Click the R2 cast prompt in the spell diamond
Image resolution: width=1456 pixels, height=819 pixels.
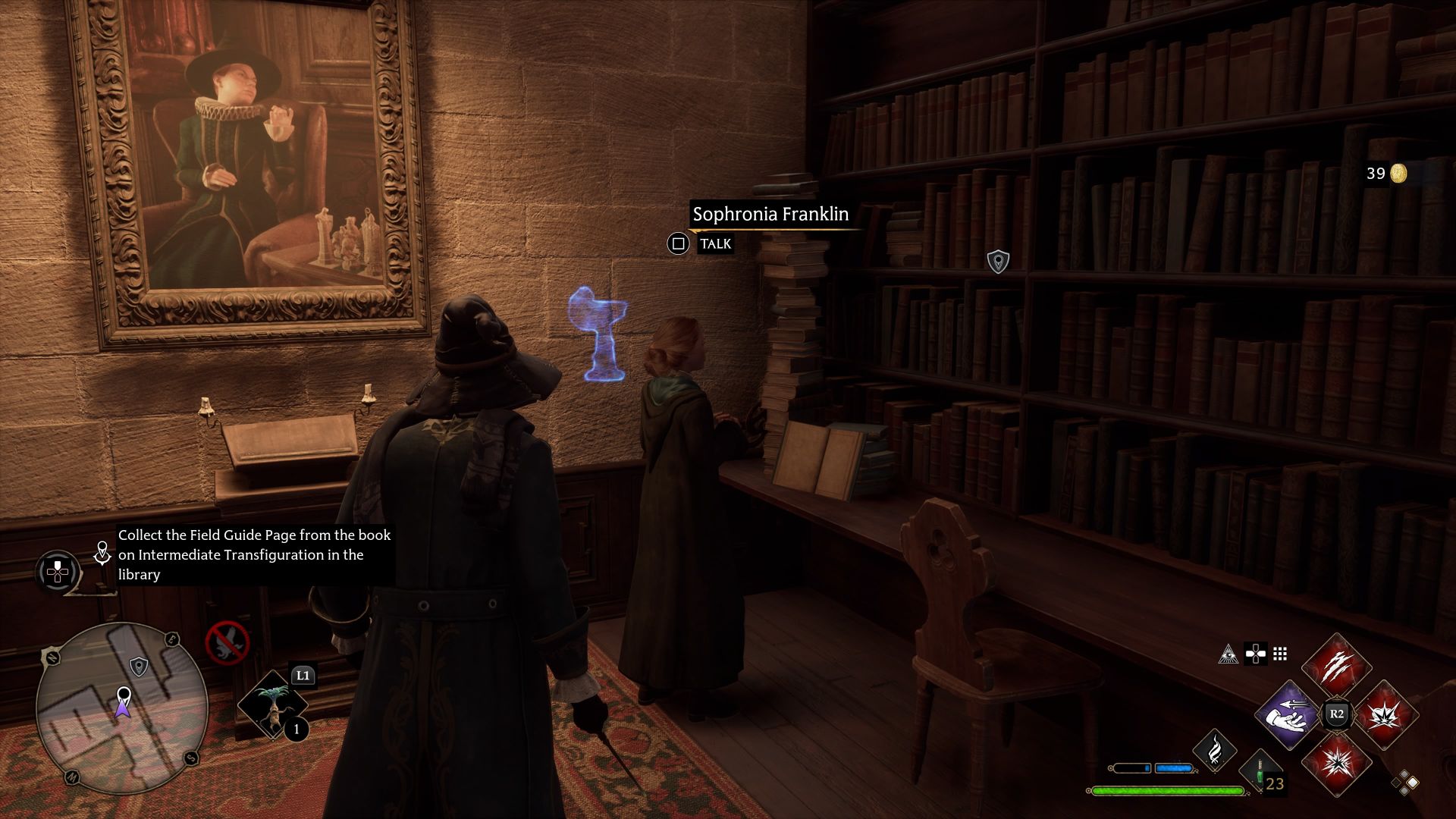click(1337, 712)
